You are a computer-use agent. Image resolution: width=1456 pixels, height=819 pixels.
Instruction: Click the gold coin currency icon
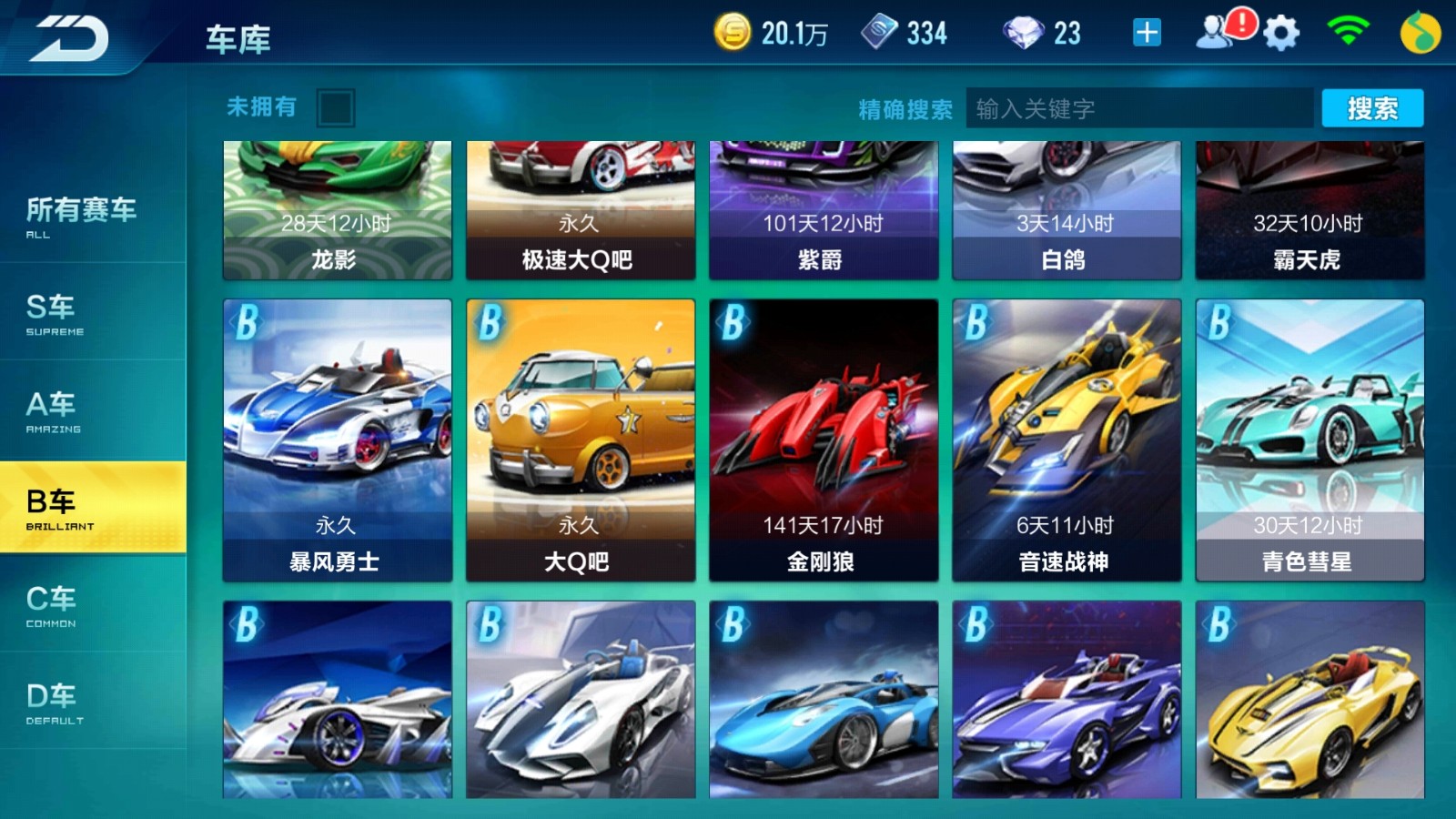pos(733,32)
